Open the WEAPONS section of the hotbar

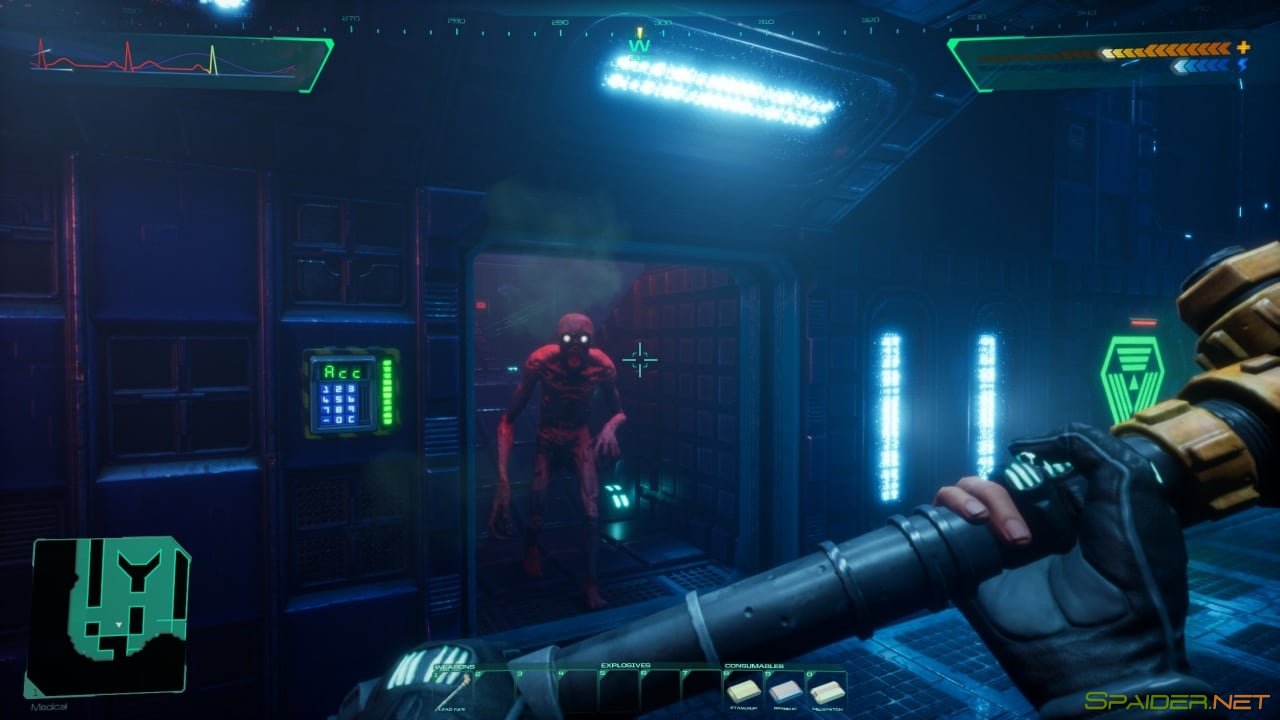click(x=455, y=666)
